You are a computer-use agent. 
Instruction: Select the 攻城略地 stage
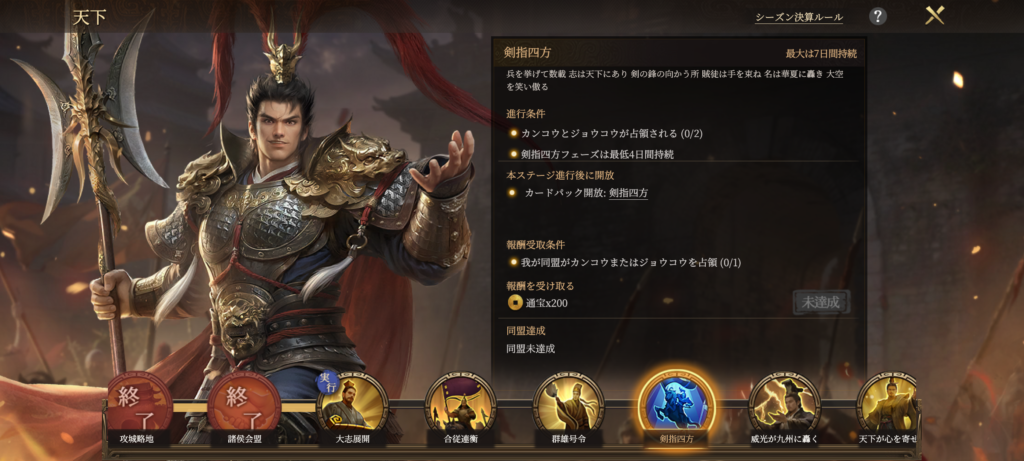tap(141, 406)
